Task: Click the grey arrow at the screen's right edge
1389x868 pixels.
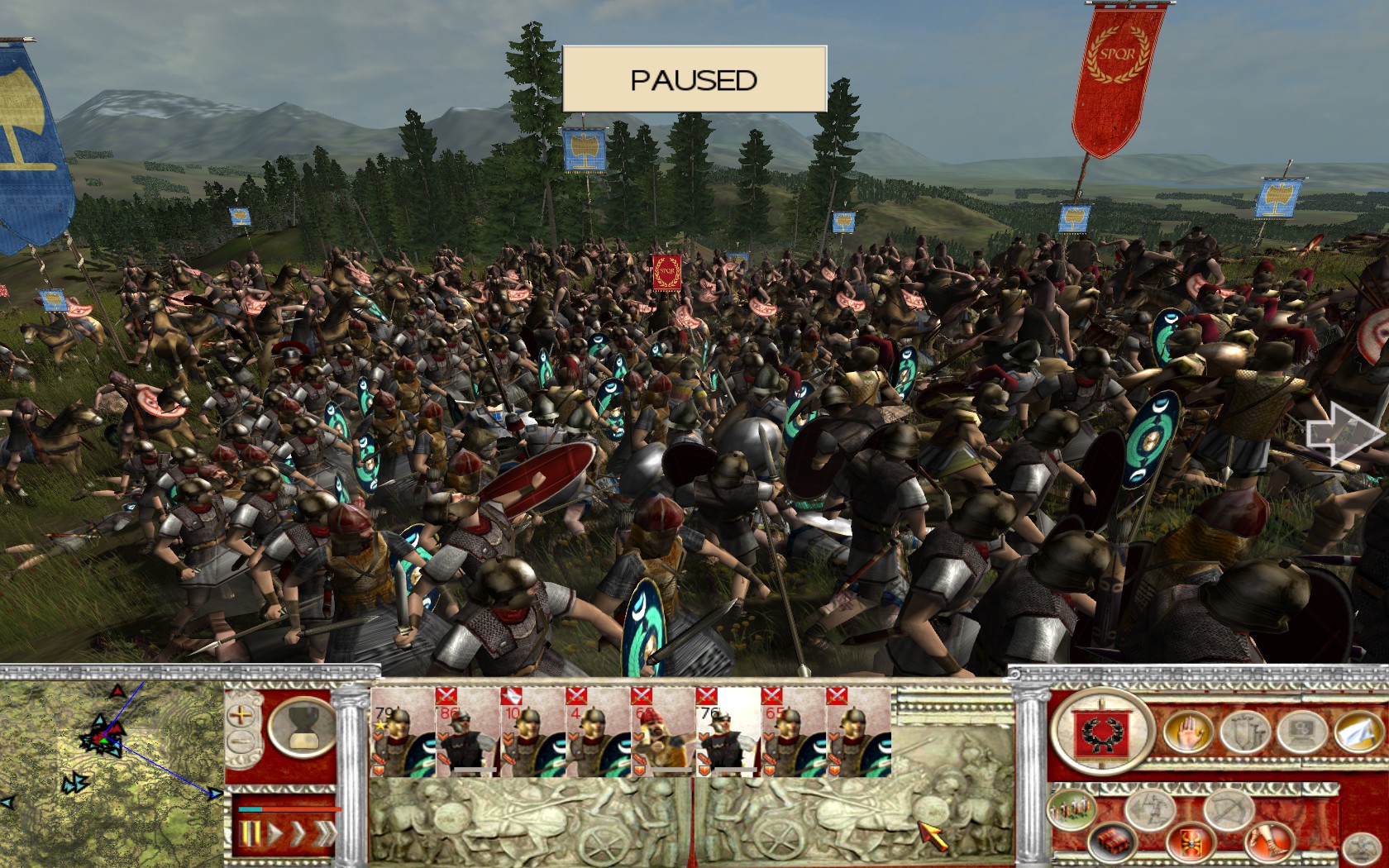Action: 1342,433
